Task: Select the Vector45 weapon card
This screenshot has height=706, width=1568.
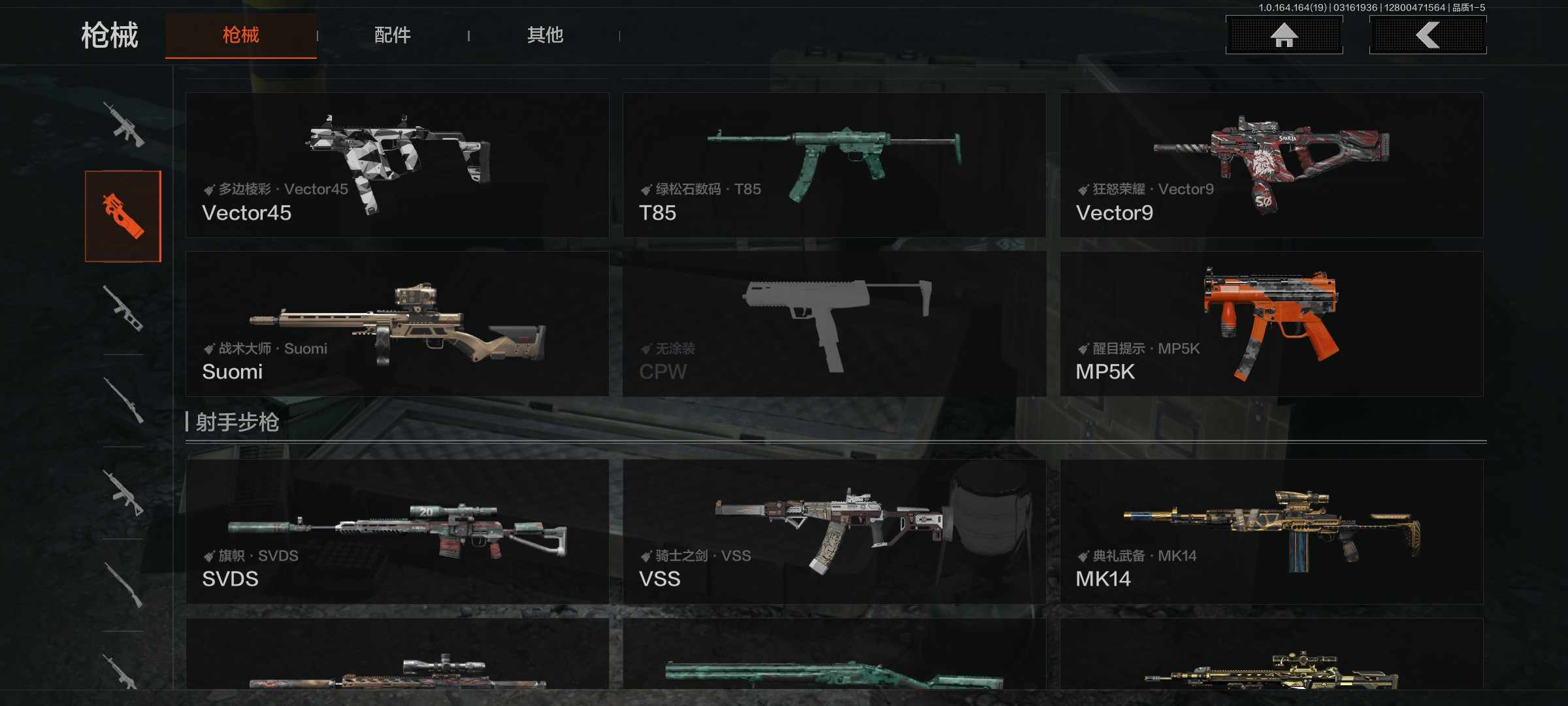Action: pyautogui.click(x=397, y=165)
